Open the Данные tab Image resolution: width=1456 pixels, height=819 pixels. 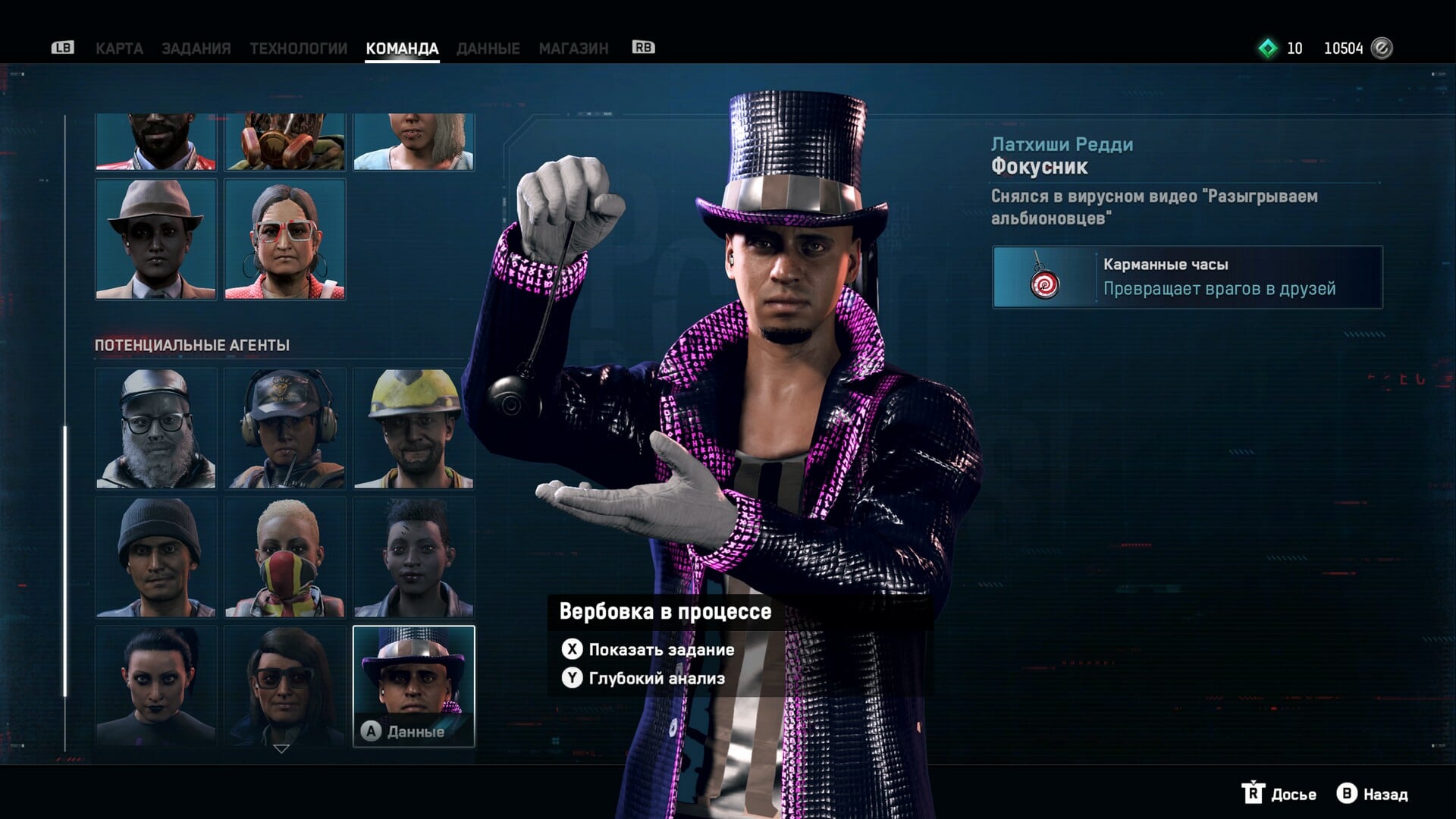point(488,49)
